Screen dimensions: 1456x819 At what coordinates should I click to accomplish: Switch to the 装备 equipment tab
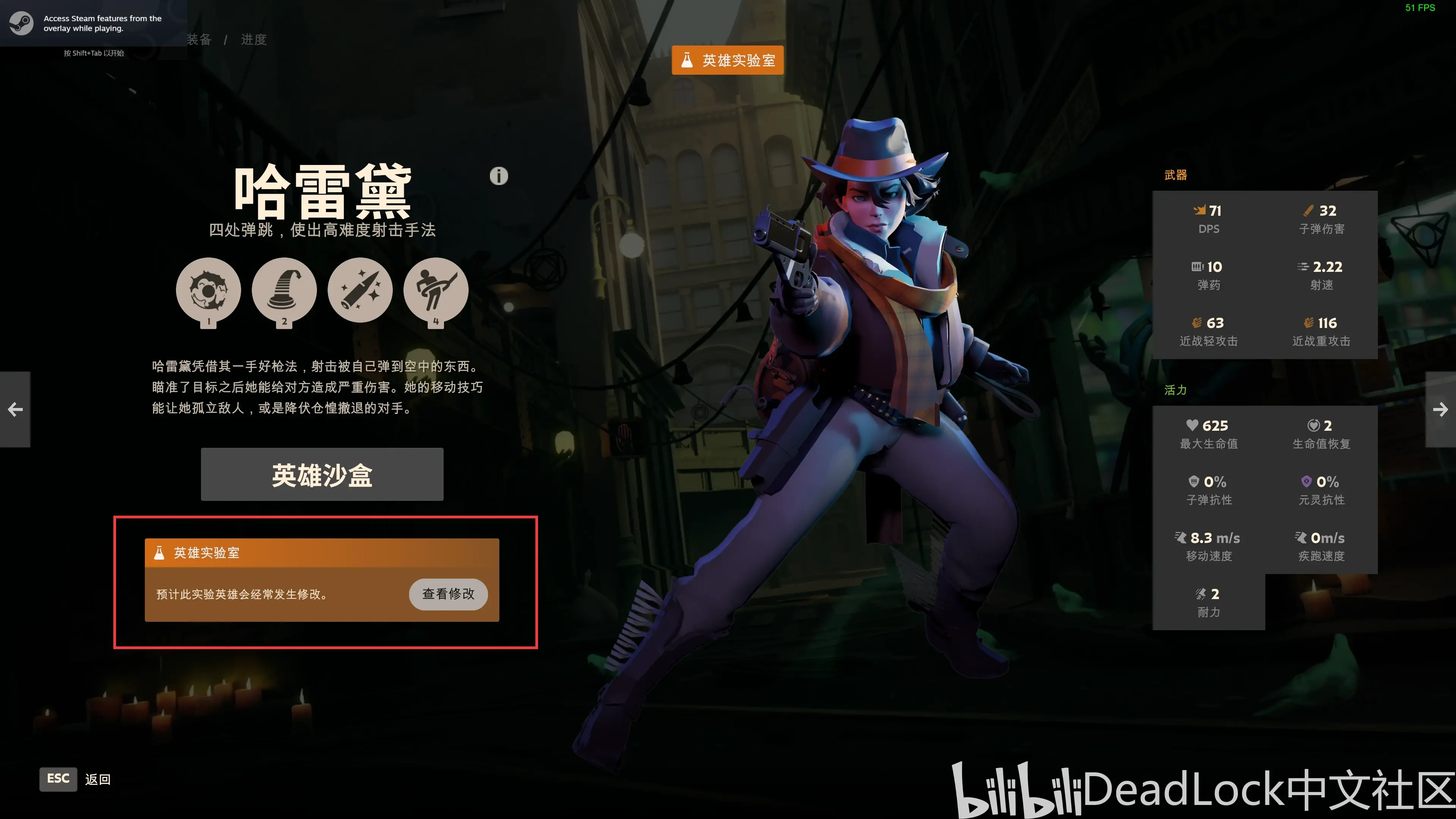click(199, 39)
